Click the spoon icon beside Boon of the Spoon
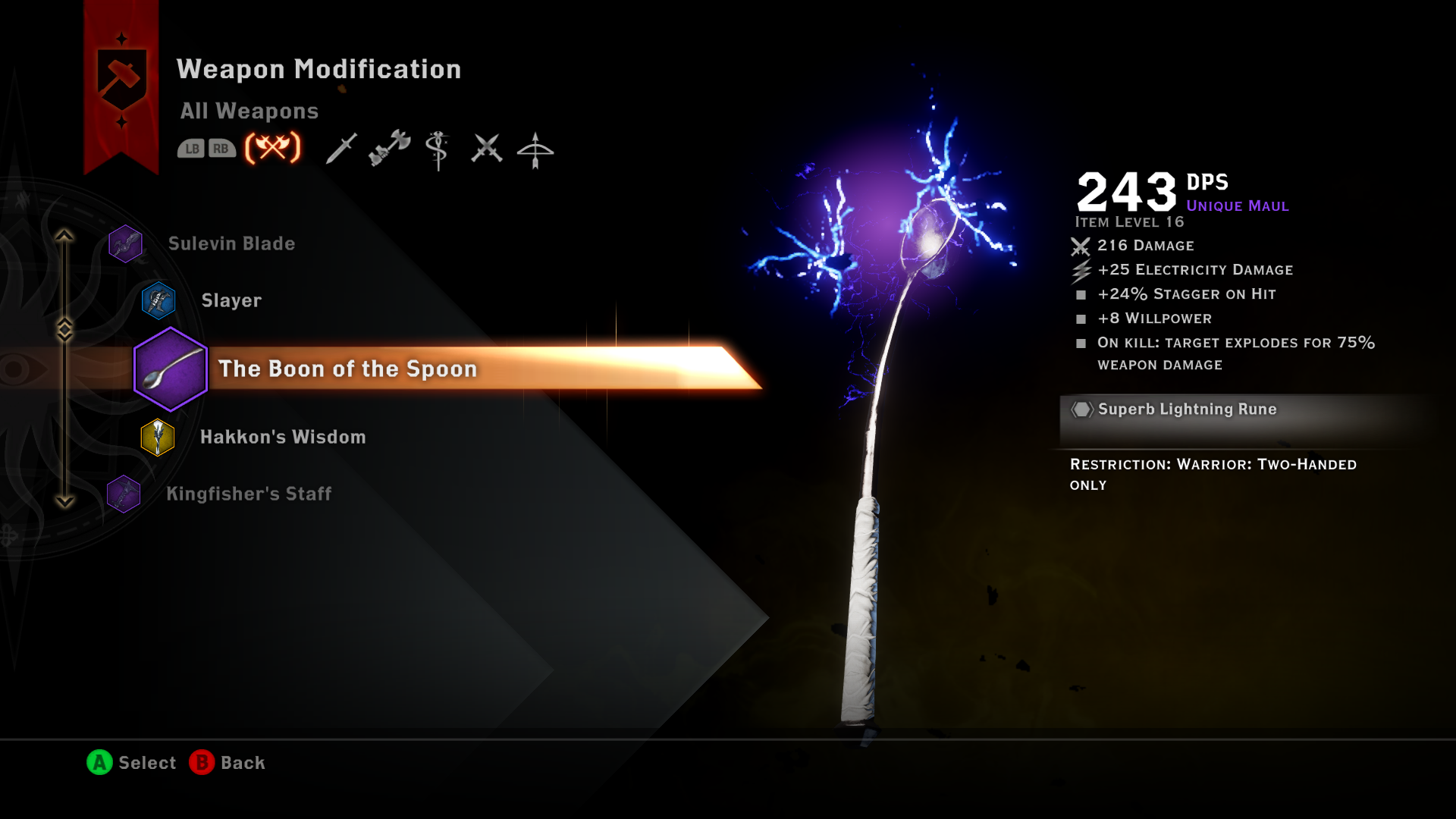This screenshot has width=1456, height=819. [170, 369]
